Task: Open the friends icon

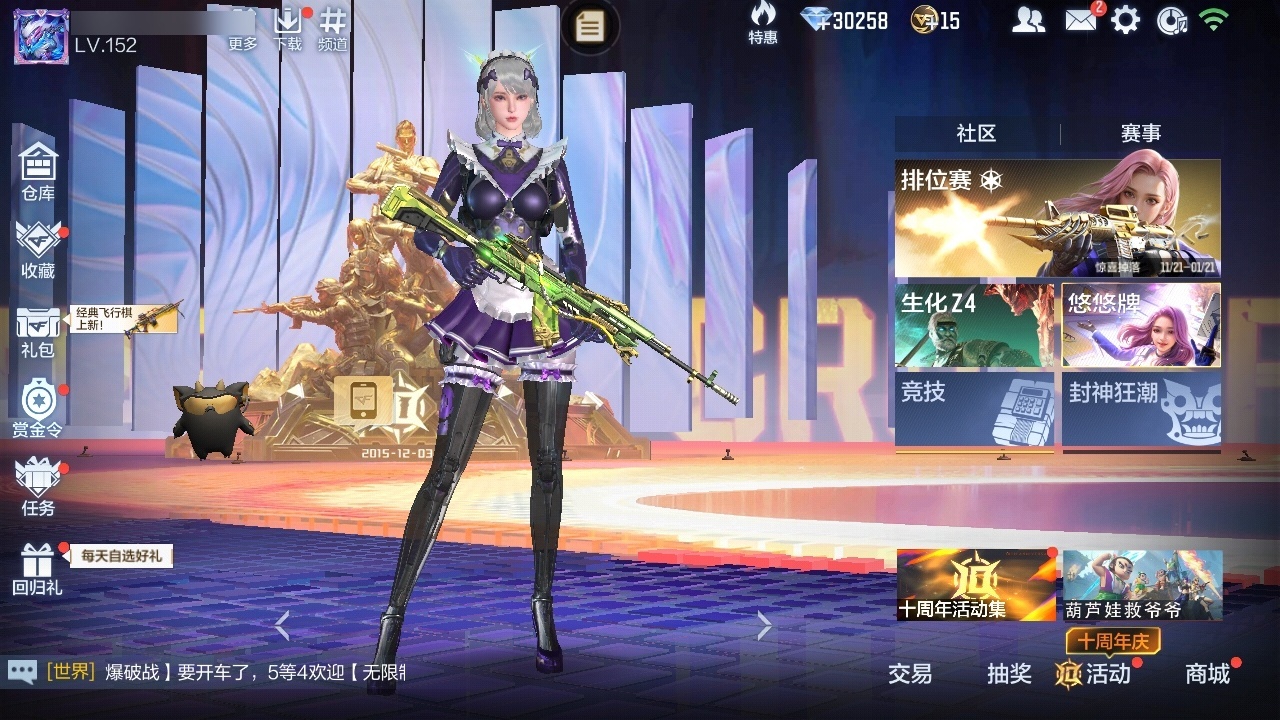Action: [1028, 20]
